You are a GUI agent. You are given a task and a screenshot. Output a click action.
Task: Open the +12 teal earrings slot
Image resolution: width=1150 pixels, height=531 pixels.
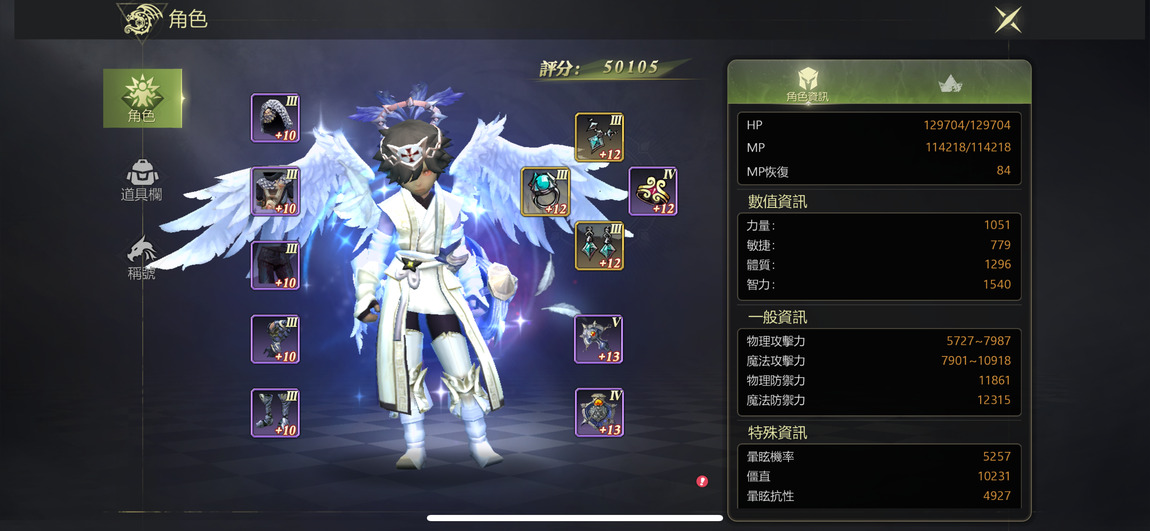point(600,246)
